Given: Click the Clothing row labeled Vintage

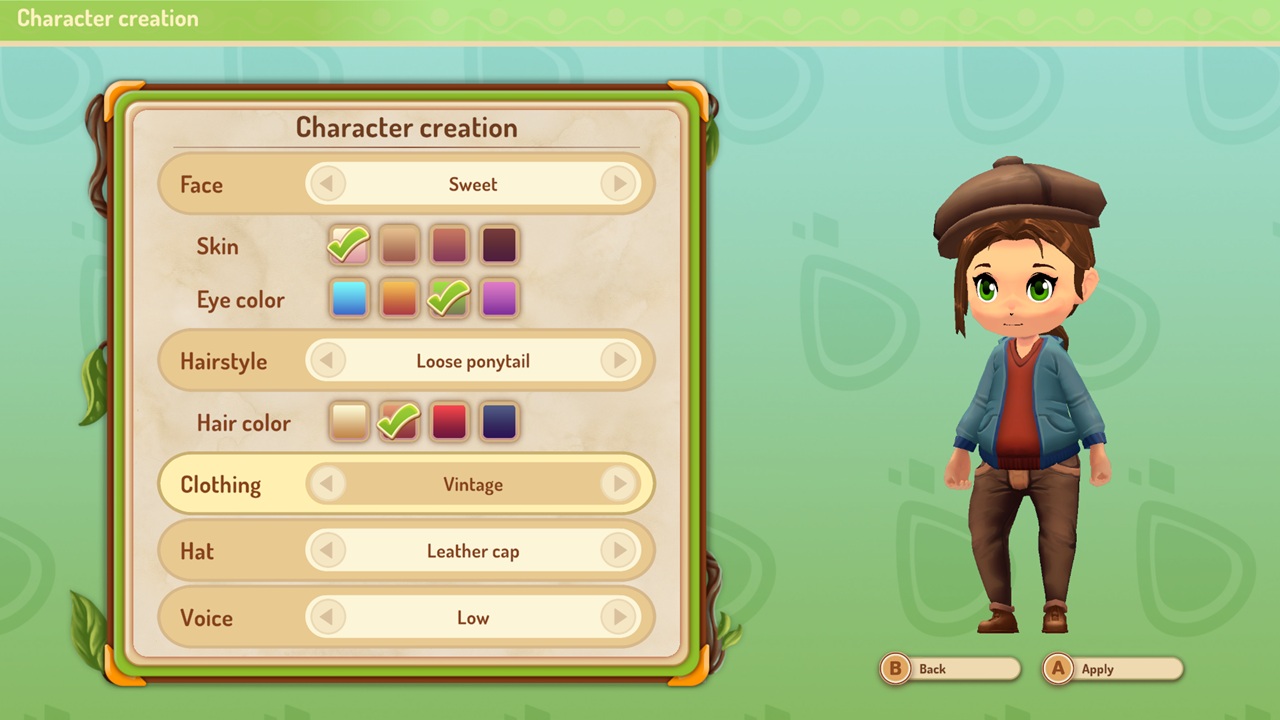Looking at the screenshot, I should (473, 484).
